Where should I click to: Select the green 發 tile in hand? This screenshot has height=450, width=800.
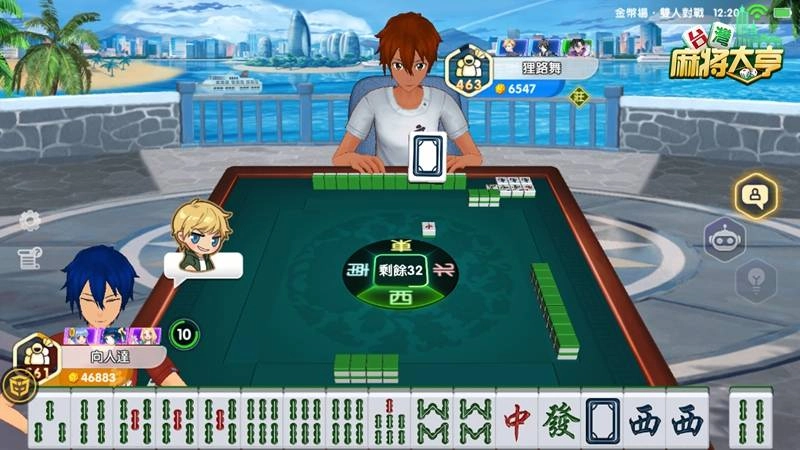point(559,420)
